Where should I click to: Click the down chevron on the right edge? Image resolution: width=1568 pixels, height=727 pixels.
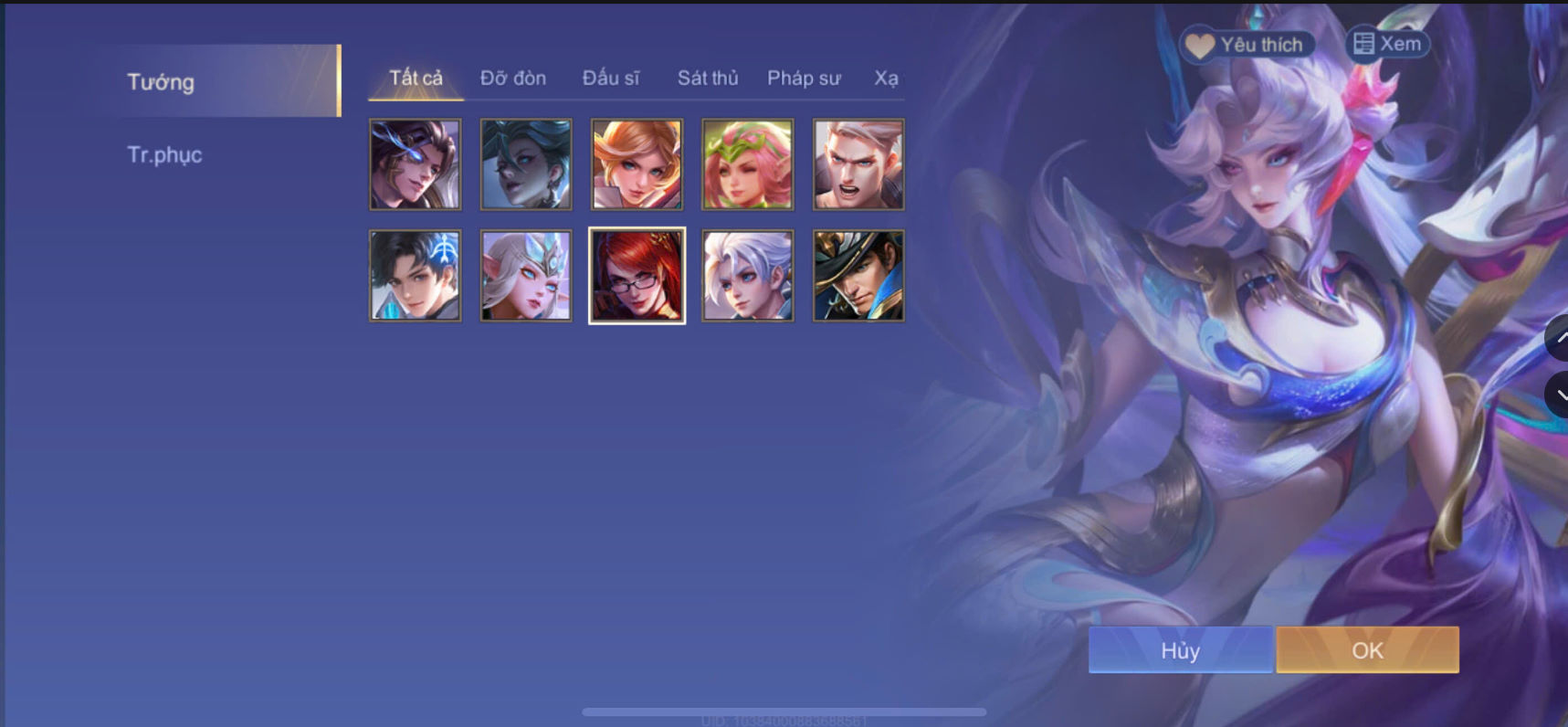tap(1562, 395)
